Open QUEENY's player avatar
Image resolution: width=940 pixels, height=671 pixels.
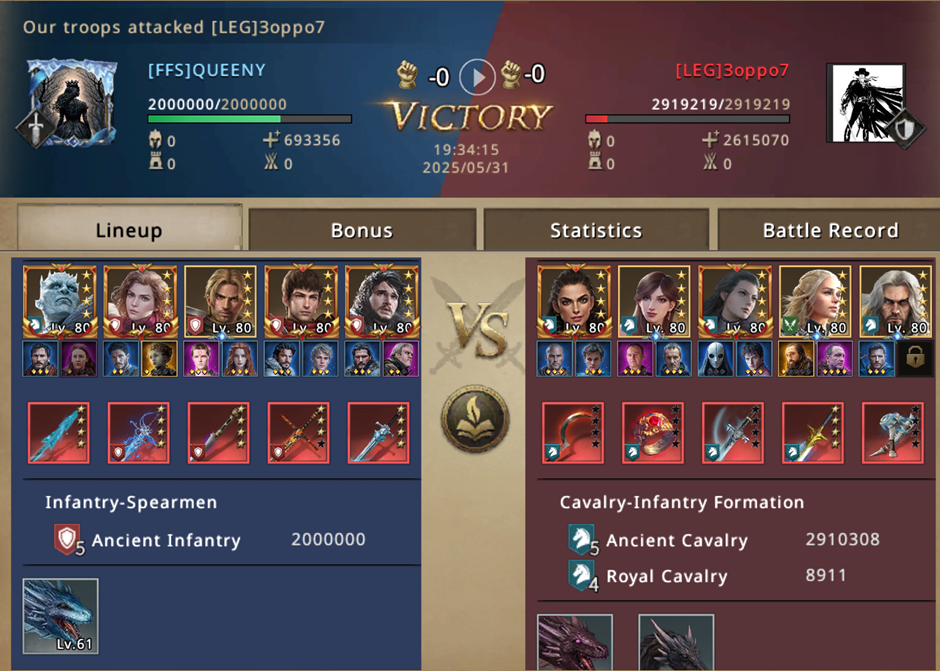(x=65, y=103)
